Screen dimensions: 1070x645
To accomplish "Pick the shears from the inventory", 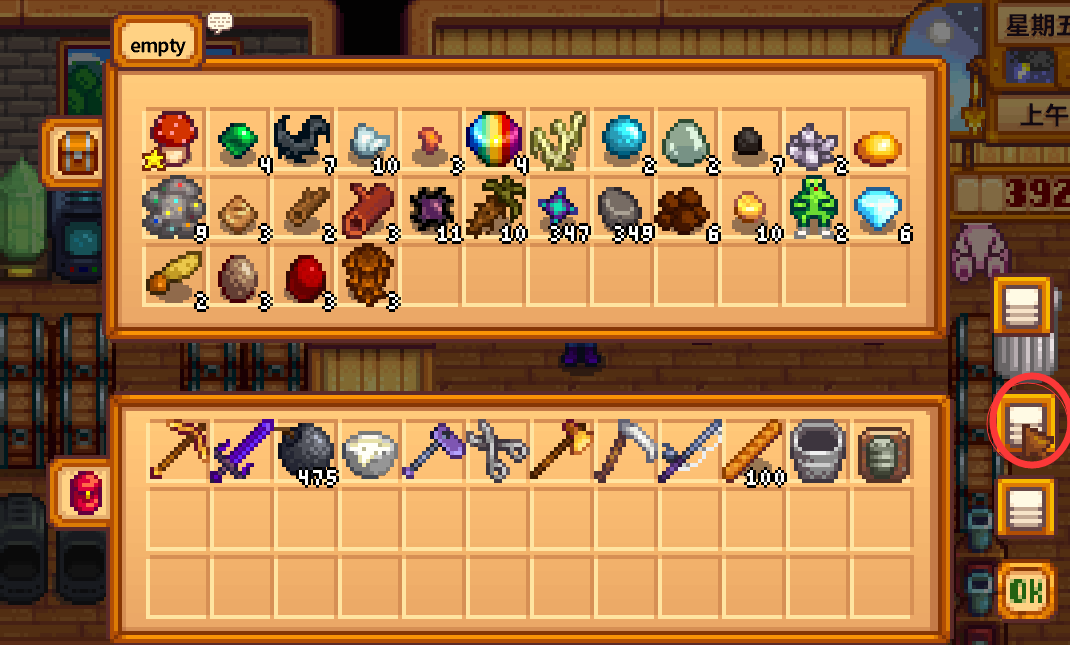I will [x=497, y=451].
